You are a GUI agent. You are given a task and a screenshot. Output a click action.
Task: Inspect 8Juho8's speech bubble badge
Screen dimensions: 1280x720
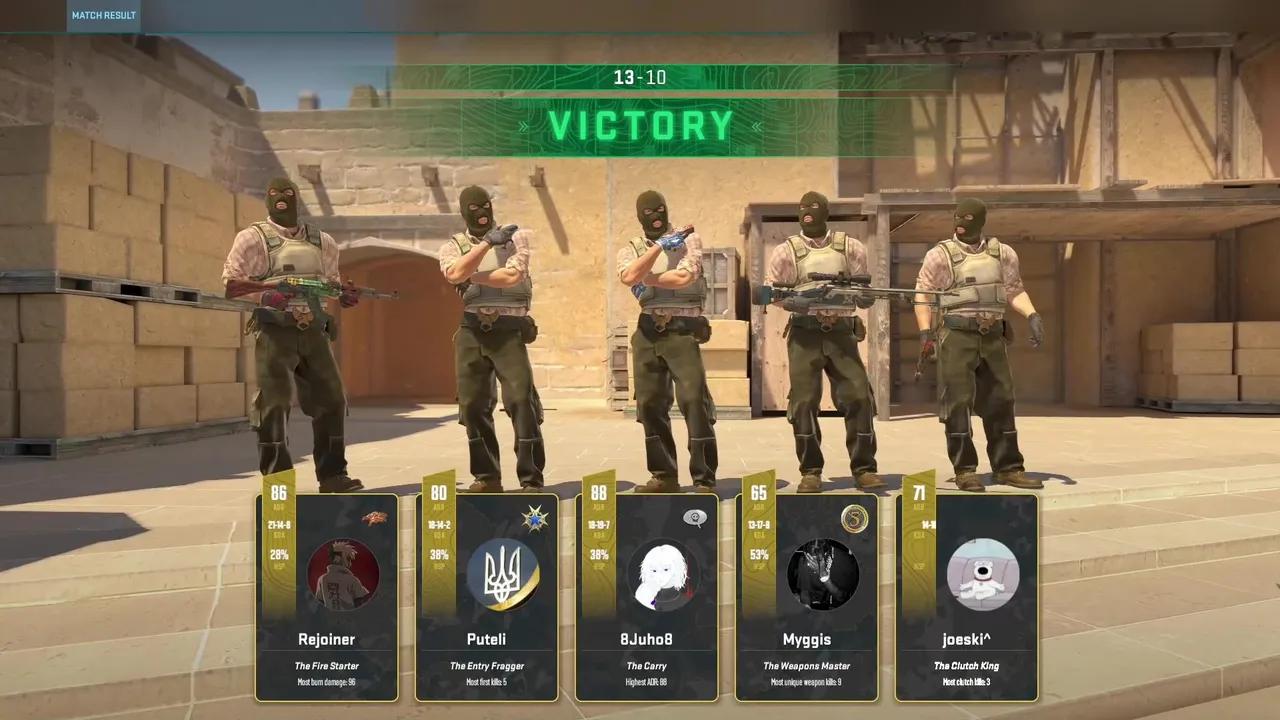click(x=695, y=518)
